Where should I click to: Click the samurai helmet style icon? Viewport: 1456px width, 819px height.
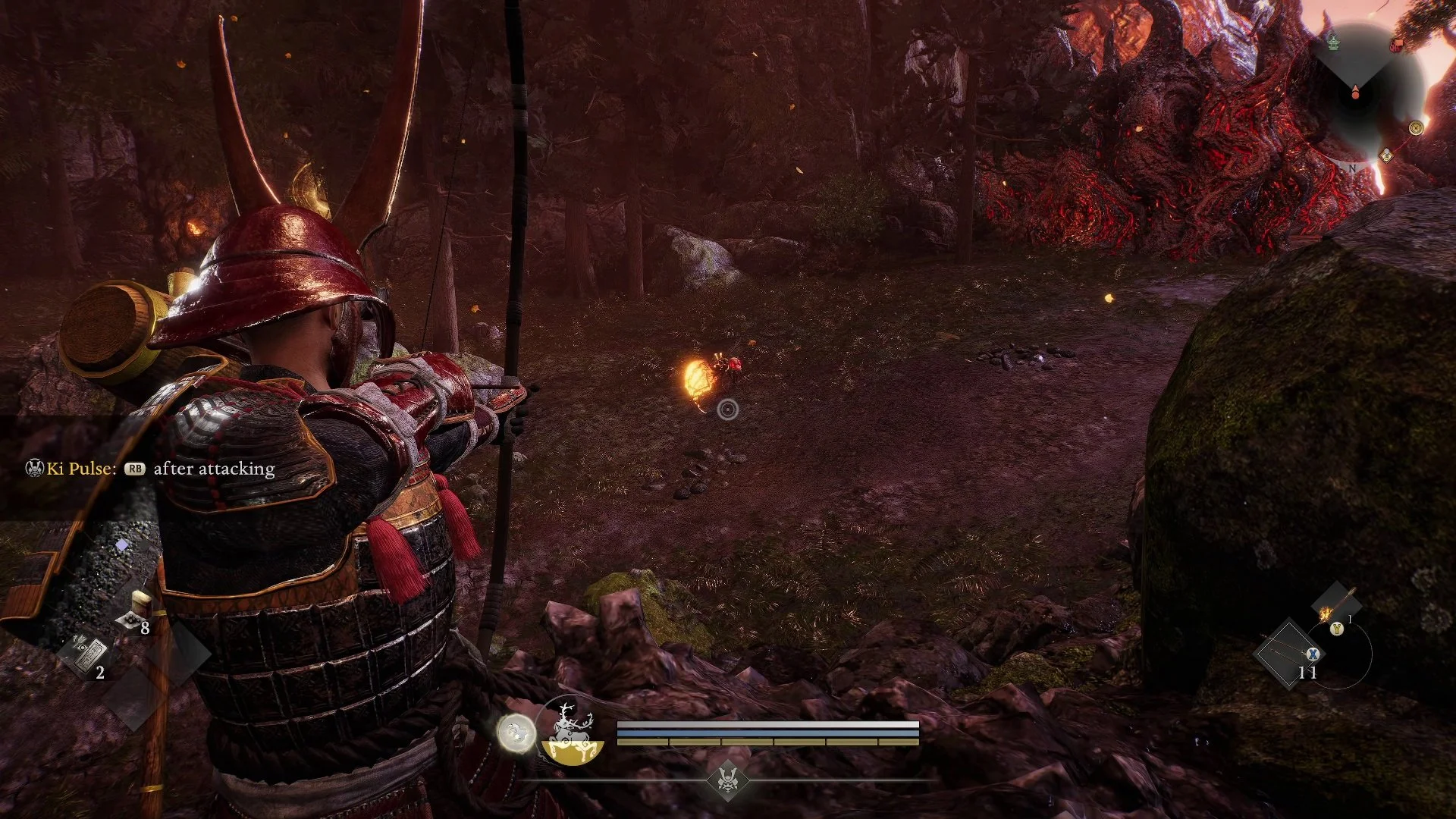pos(728,779)
